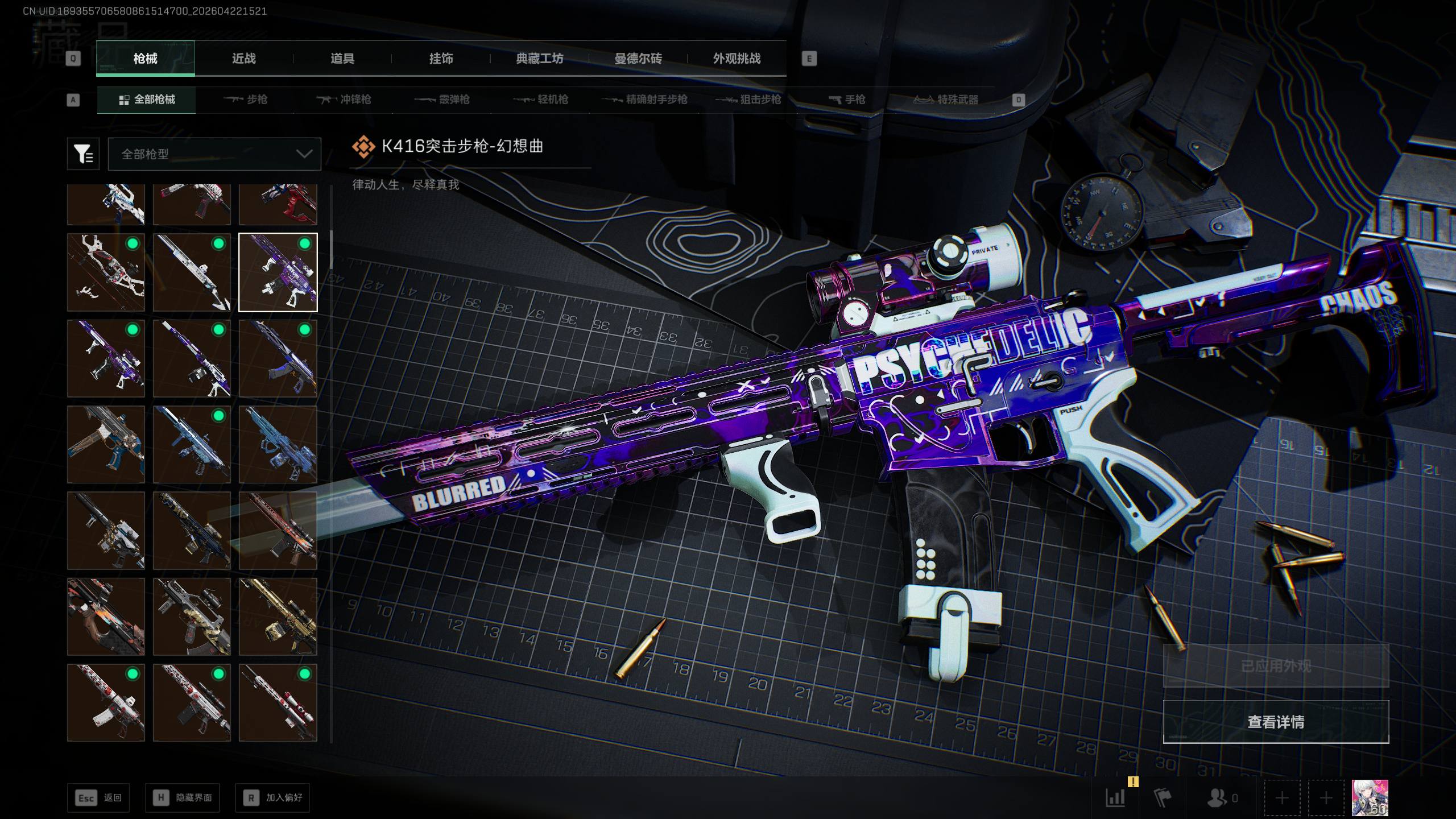Open the 曼德尔砖 tab

coord(638,59)
